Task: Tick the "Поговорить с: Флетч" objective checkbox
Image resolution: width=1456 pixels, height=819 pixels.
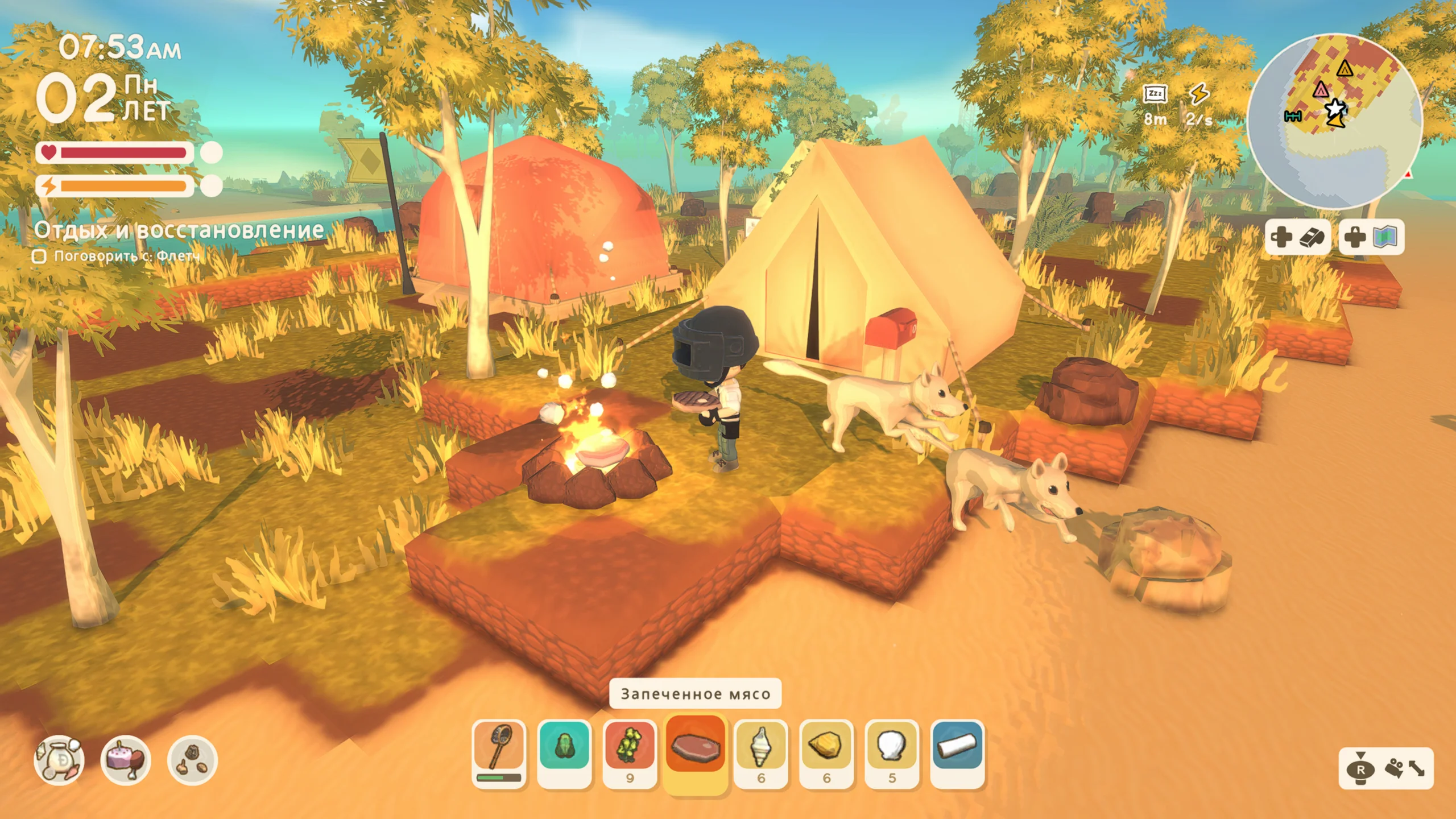Action: [39, 257]
